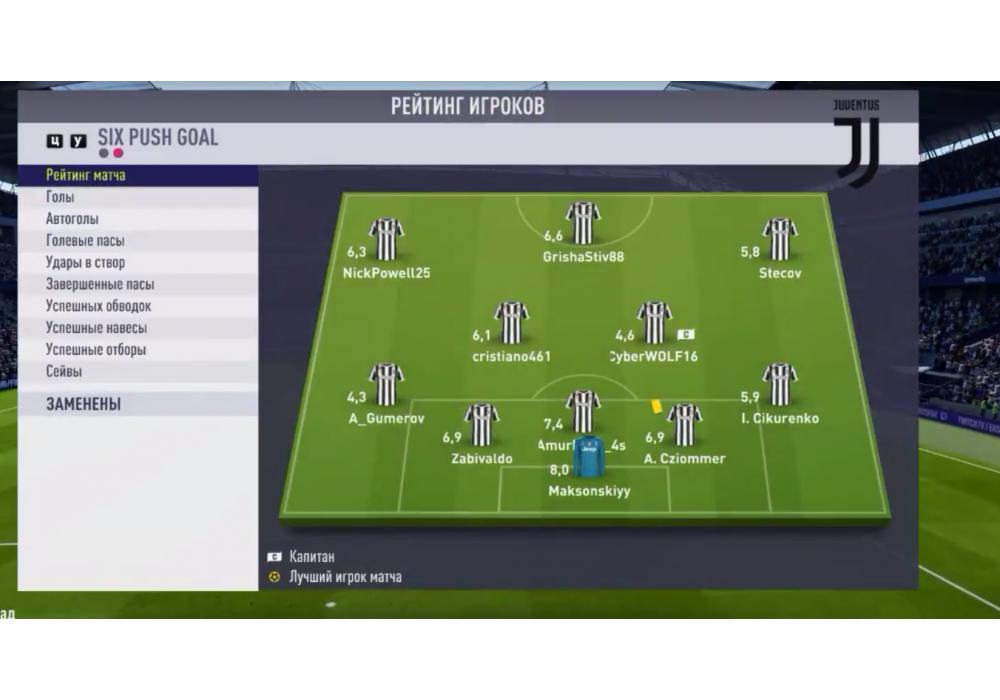Pick player NickPowell25 on the formation
The image size is (1000, 700).
pyautogui.click(x=386, y=239)
